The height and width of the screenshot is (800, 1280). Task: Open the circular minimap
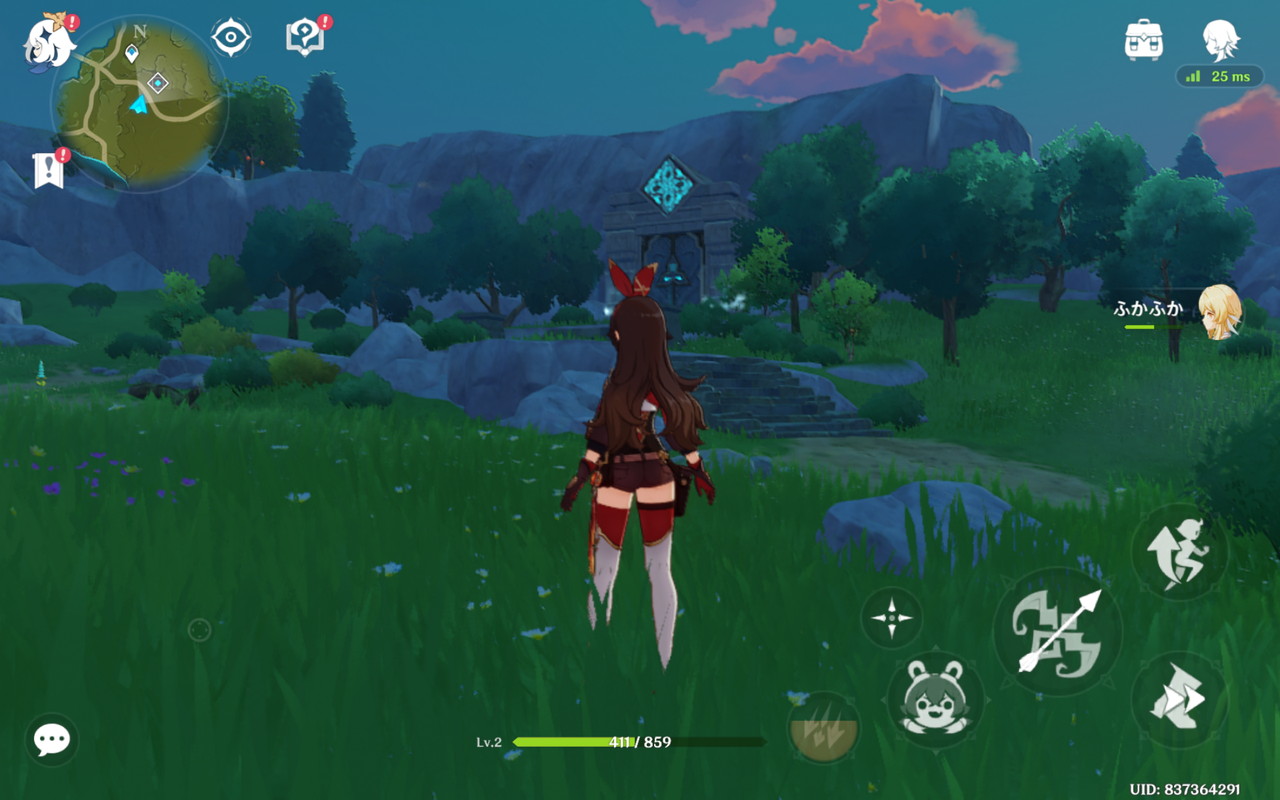pyautogui.click(x=140, y=105)
